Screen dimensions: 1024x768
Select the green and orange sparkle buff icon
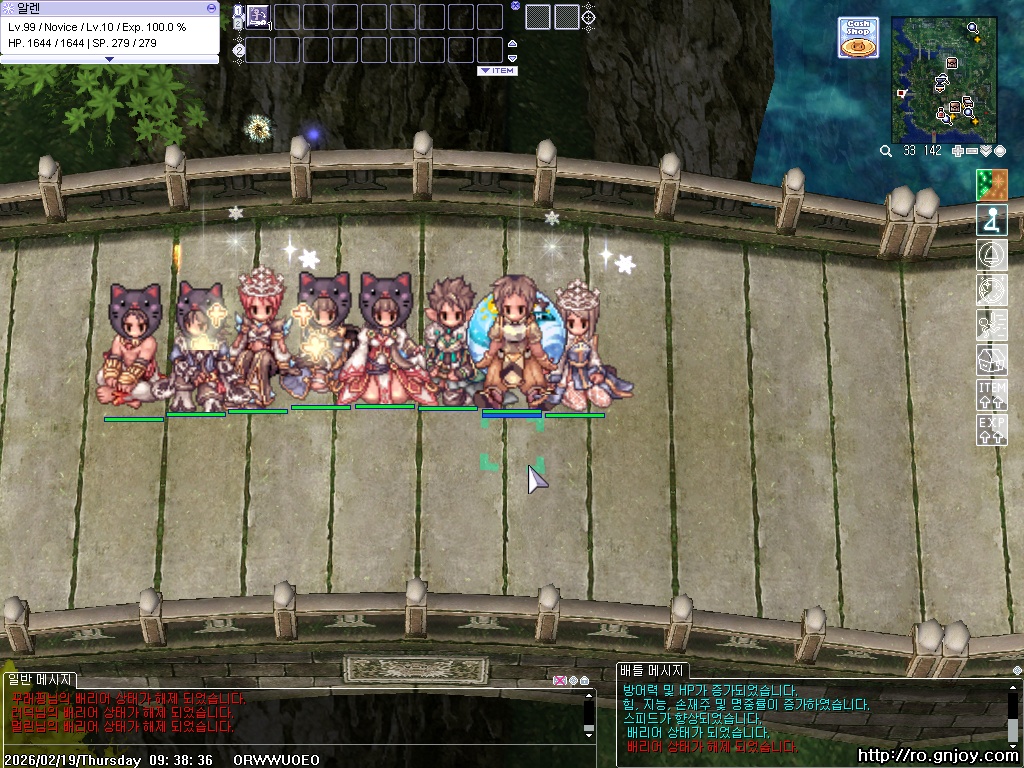[x=991, y=184]
